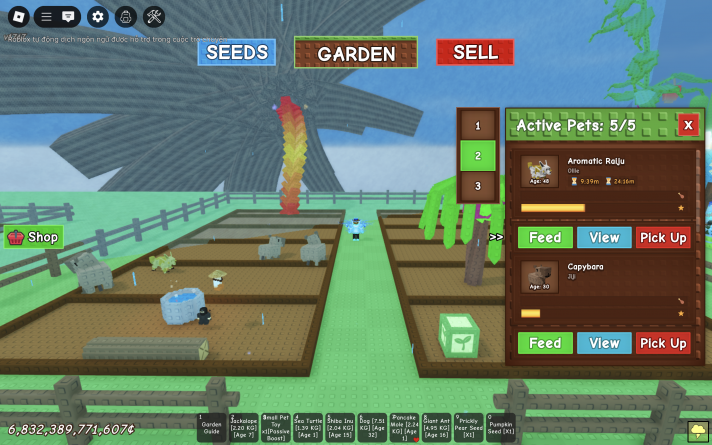Open the gear settings icon

97,16
